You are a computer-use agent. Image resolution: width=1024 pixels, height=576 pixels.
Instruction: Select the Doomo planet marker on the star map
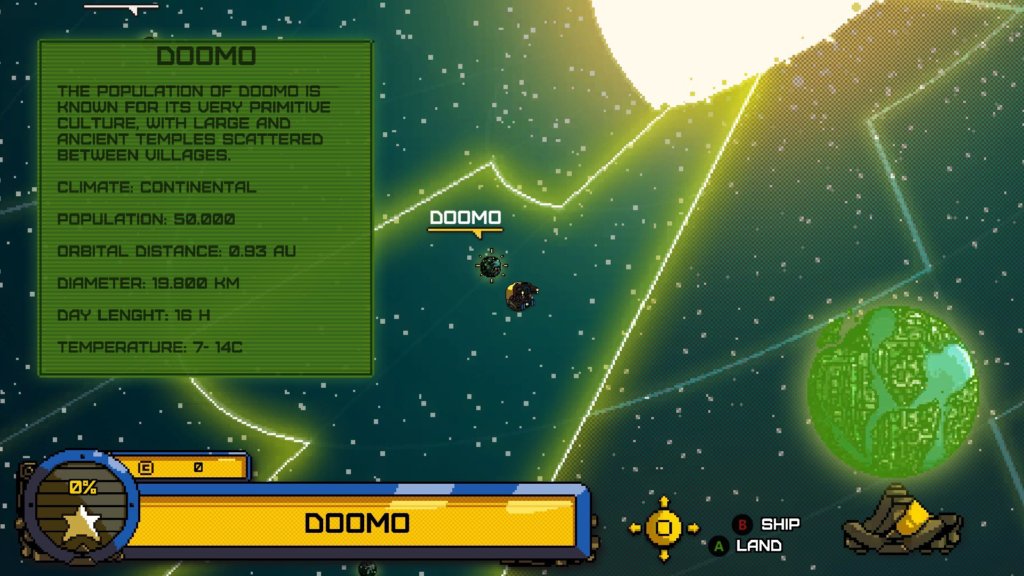point(490,266)
